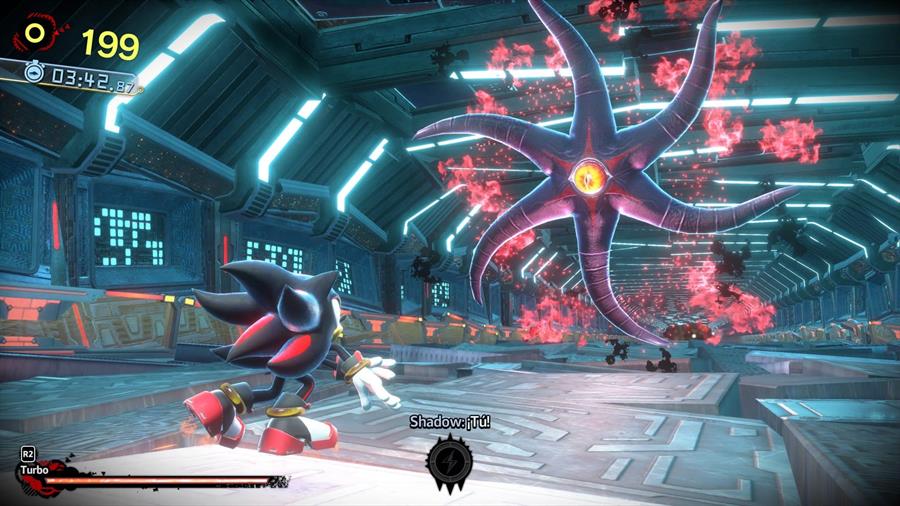Activate the lightning bolt ability icon
Image resolution: width=900 pixels, height=506 pixels.
pos(449,461)
